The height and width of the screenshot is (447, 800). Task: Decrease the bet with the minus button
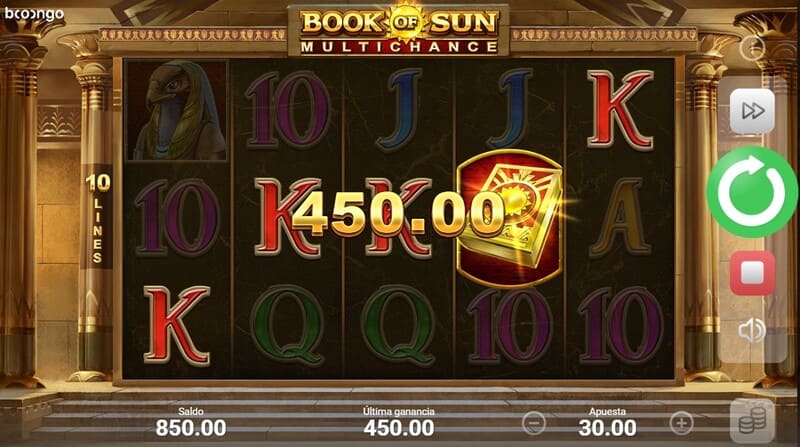pyautogui.click(x=535, y=422)
